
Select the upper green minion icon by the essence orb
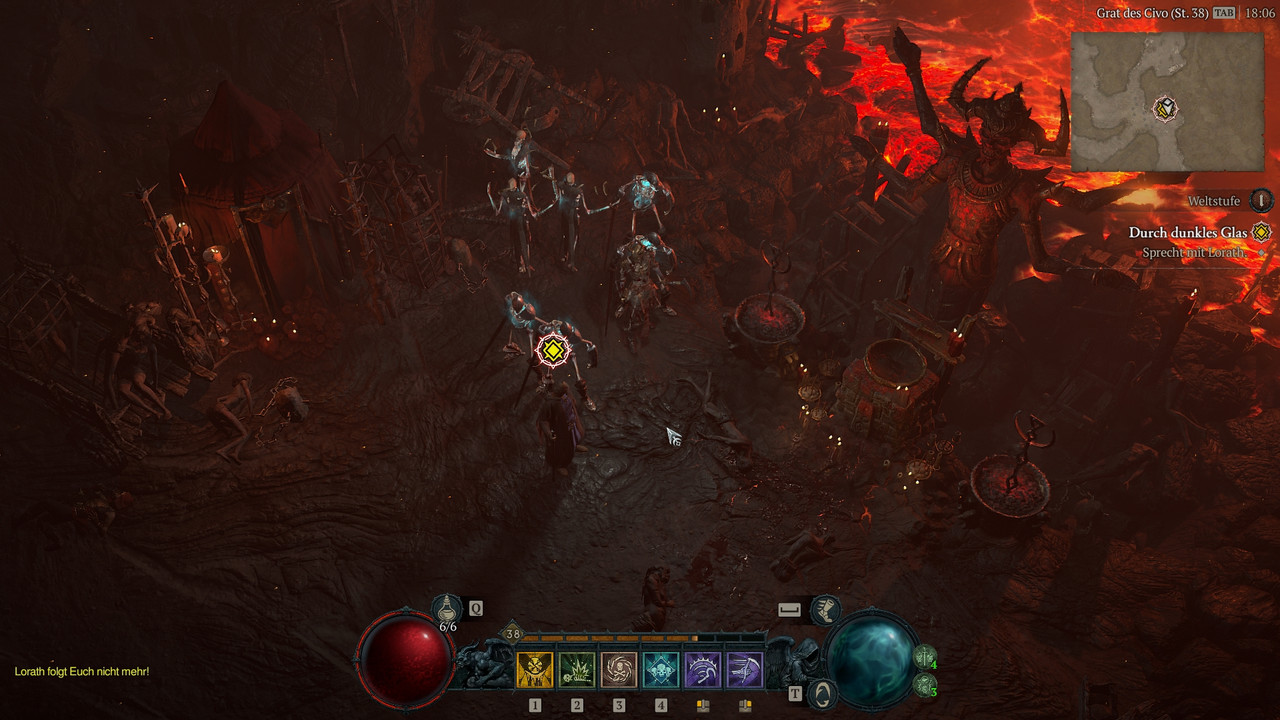(x=925, y=658)
